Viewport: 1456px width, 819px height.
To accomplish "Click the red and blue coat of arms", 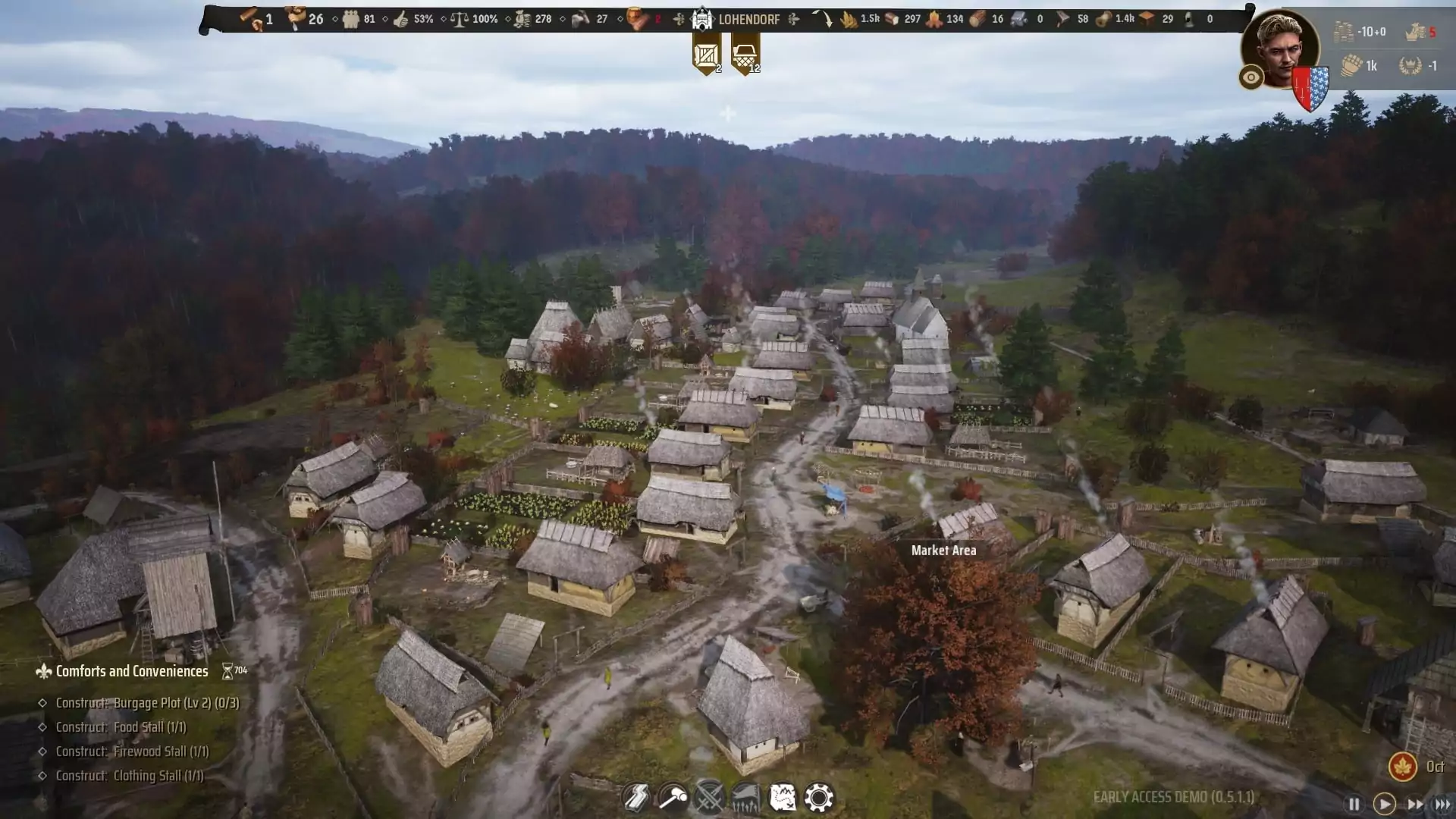I will 1311,89.
